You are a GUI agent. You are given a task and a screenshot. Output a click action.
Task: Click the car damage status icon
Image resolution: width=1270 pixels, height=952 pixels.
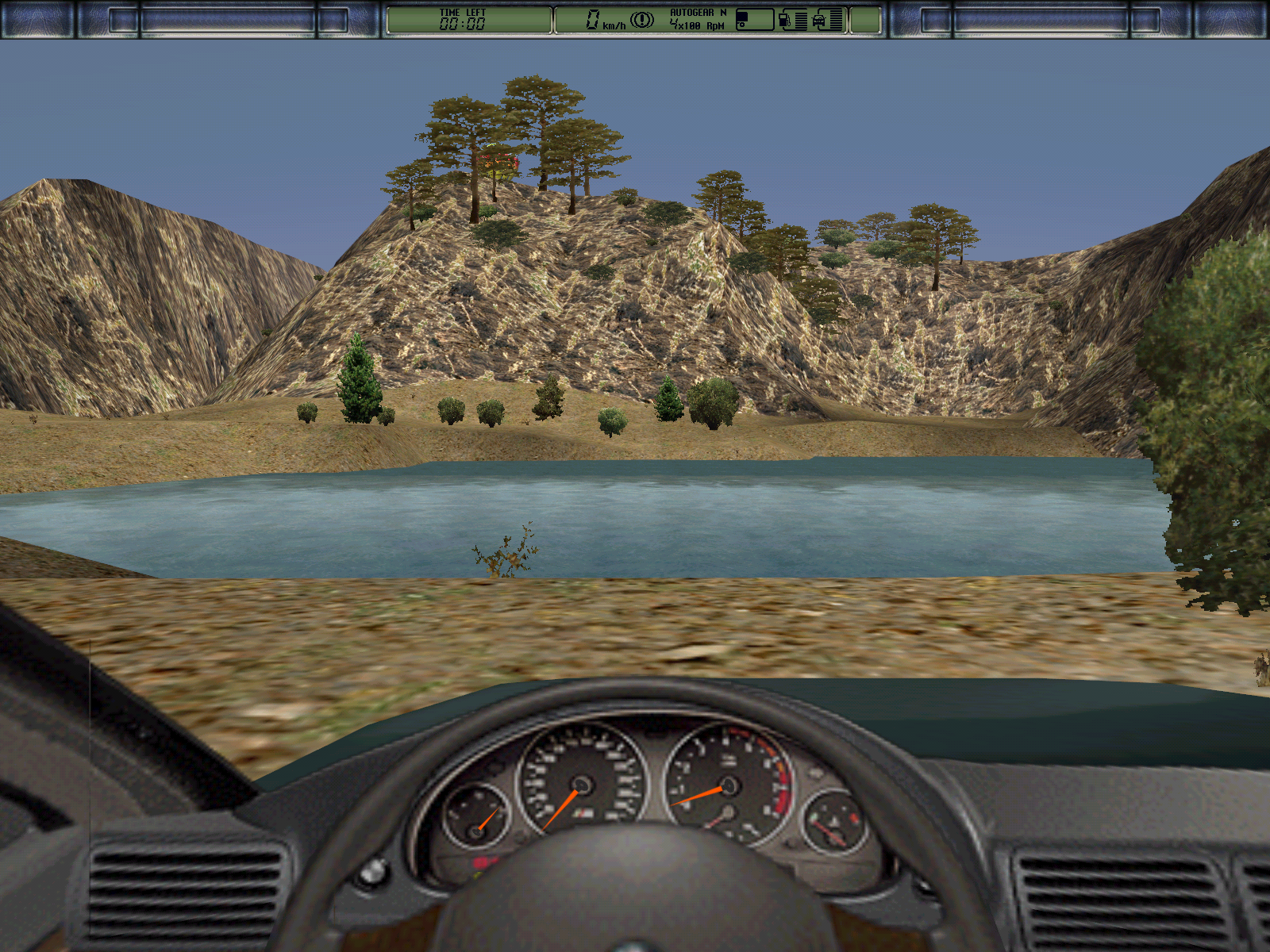[819, 20]
